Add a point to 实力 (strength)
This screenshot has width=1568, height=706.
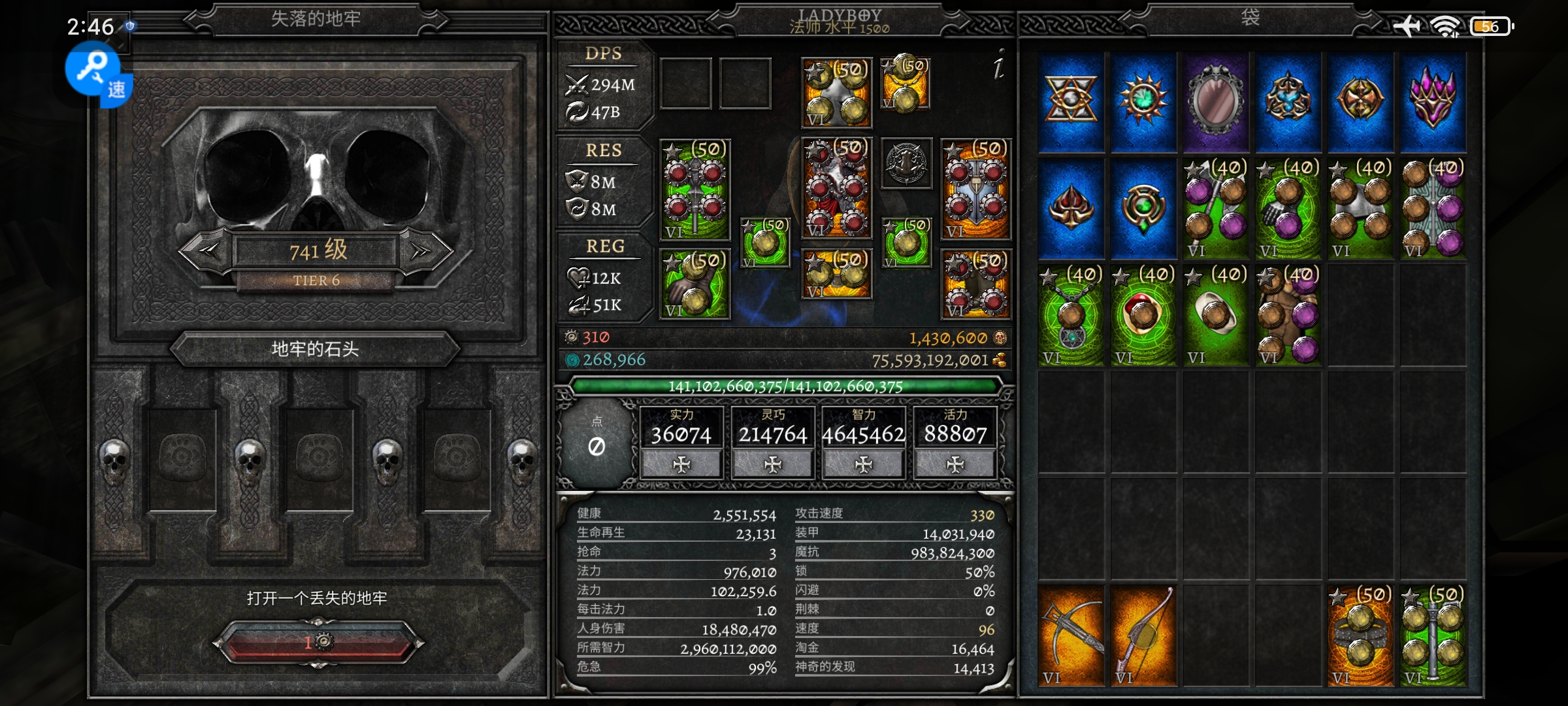pyautogui.click(x=681, y=464)
